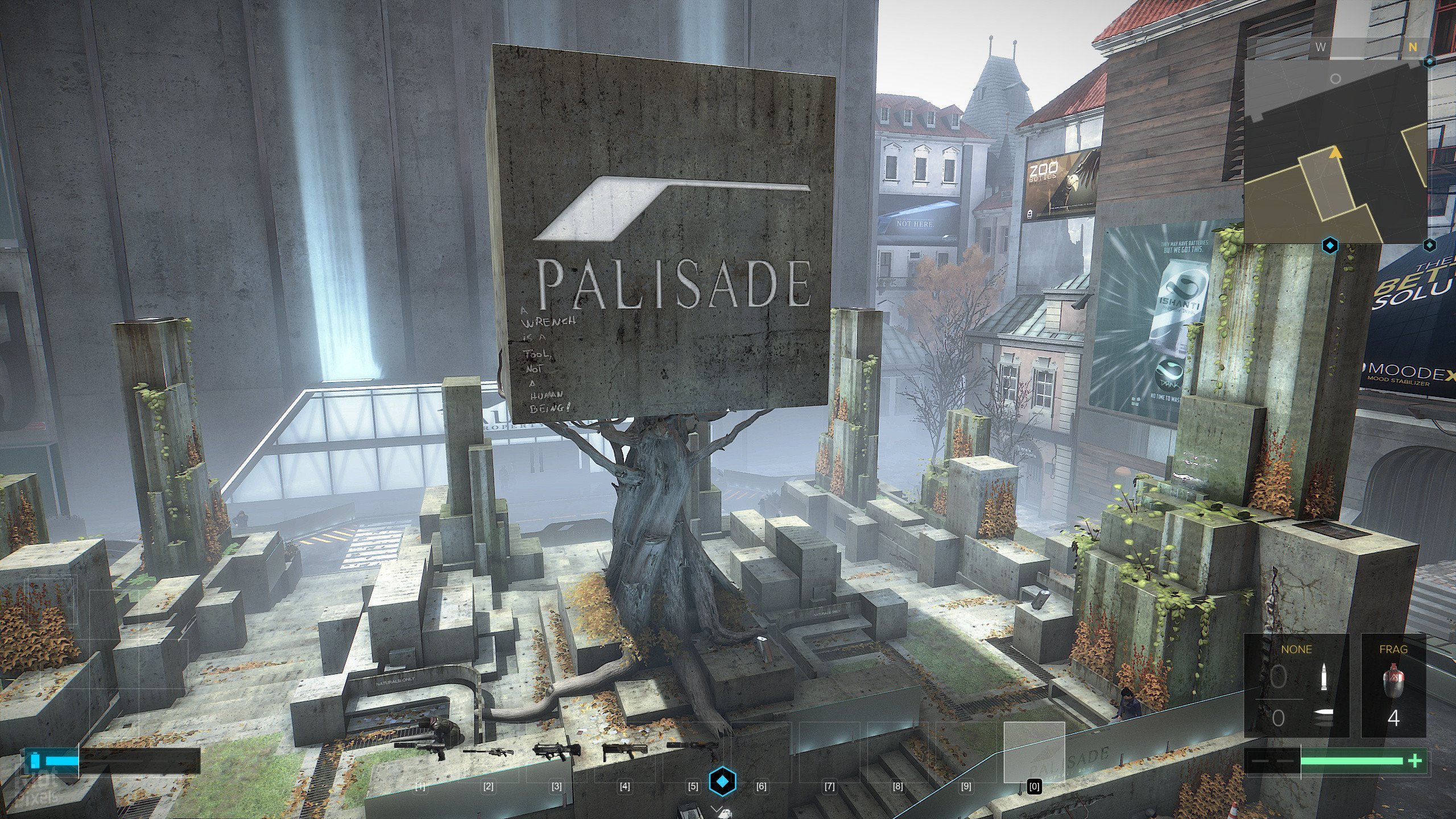Choose the combat rifle in hotbar slot 3
The width and height of the screenshot is (1456, 819).
(557, 751)
